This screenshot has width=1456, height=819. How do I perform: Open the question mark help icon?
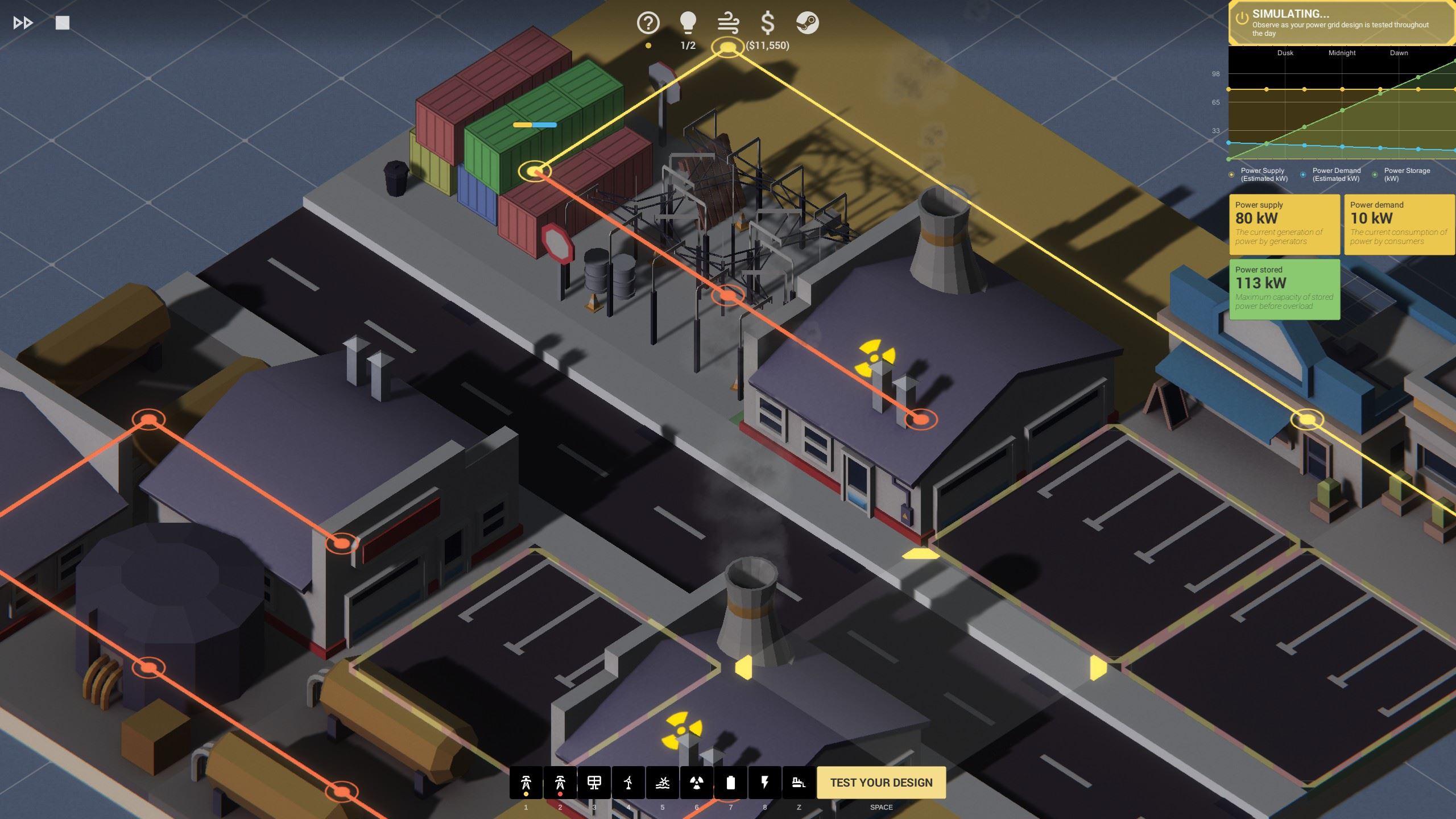pyautogui.click(x=648, y=23)
